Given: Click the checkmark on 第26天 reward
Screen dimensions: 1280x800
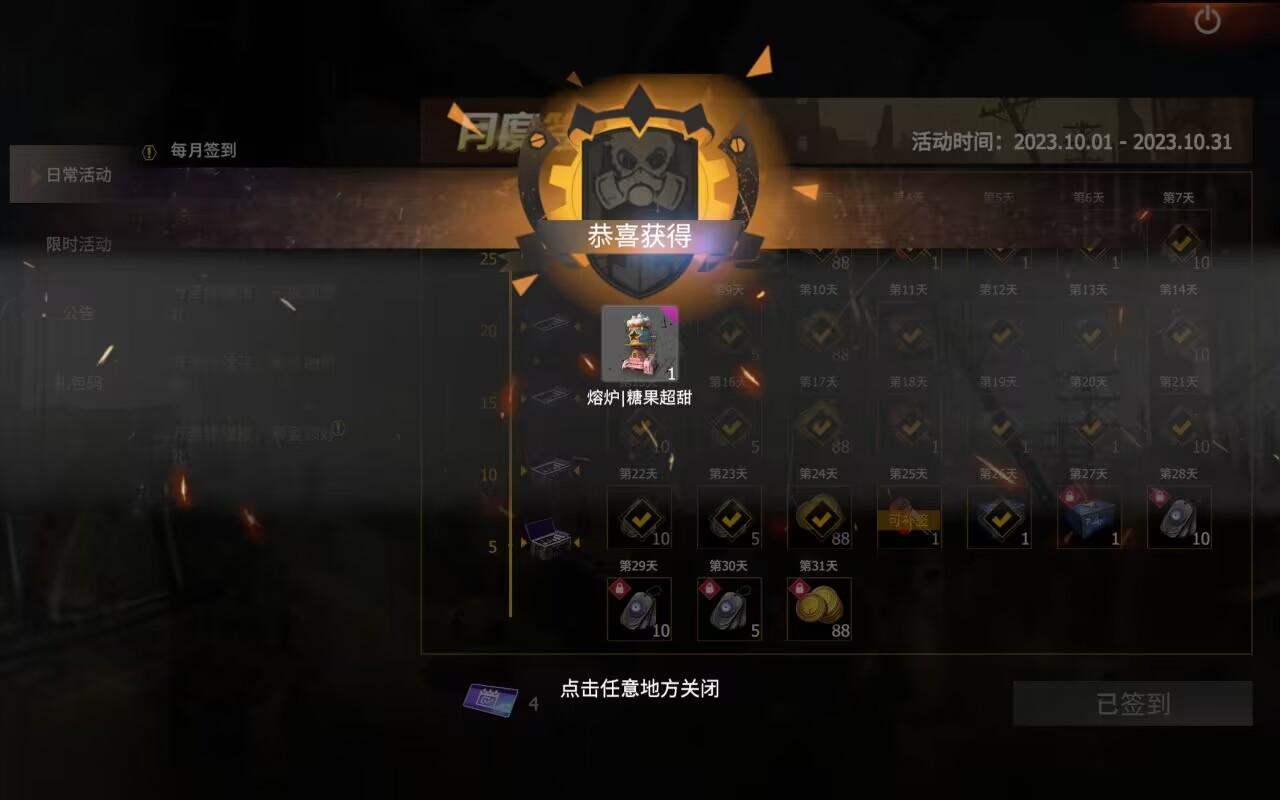Looking at the screenshot, I should click(999, 518).
